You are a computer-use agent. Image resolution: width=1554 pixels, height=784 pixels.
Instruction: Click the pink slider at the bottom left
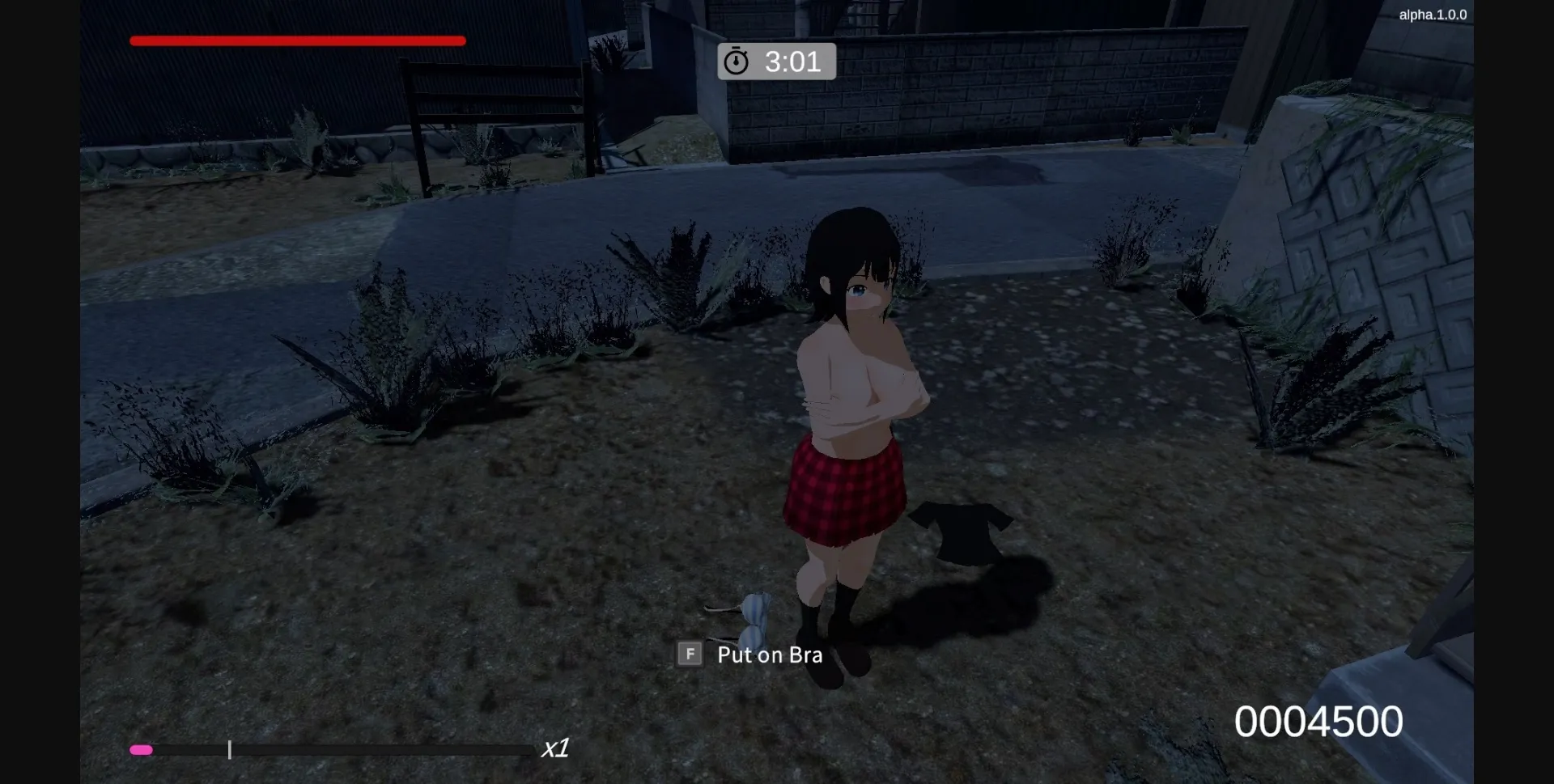pyautogui.click(x=142, y=750)
